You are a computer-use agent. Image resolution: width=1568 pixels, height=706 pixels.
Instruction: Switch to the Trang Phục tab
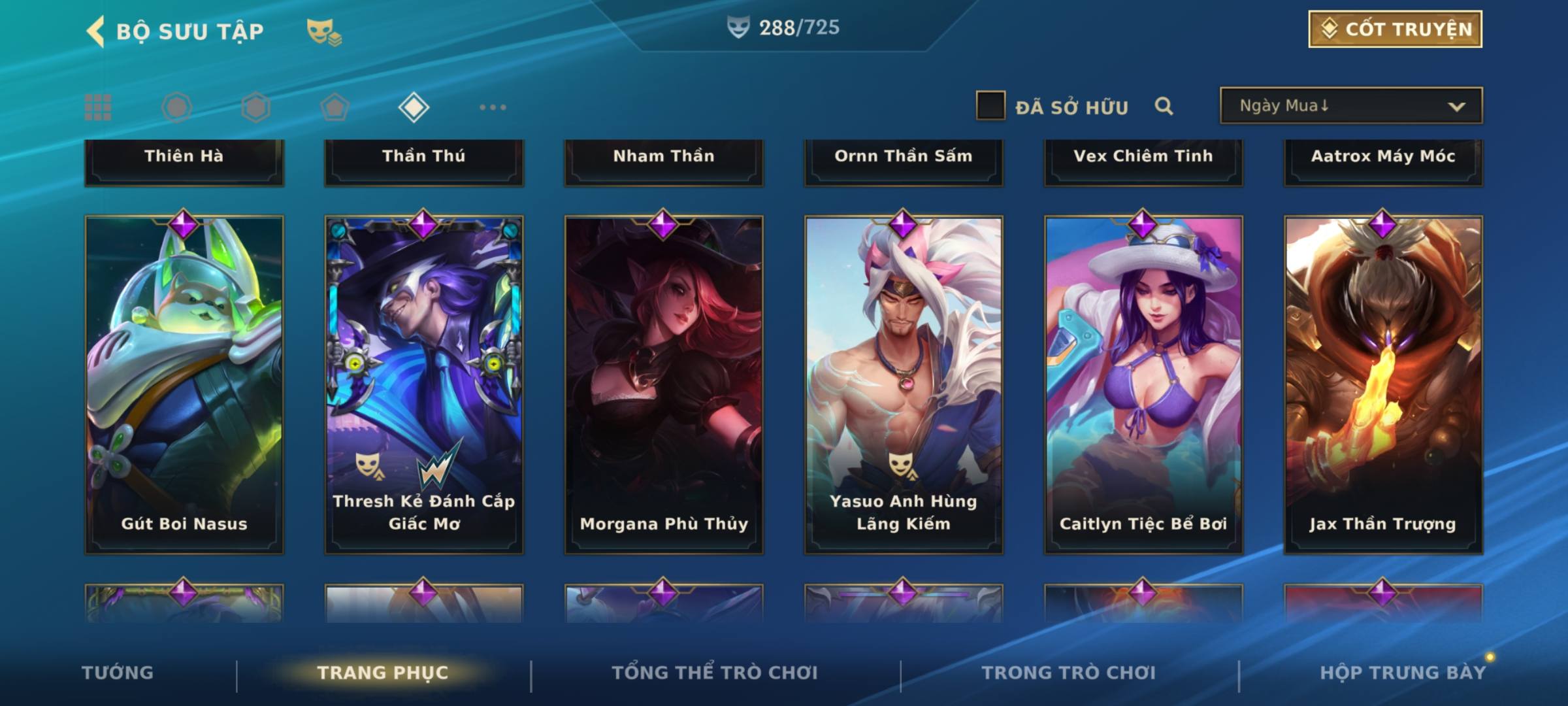click(383, 673)
